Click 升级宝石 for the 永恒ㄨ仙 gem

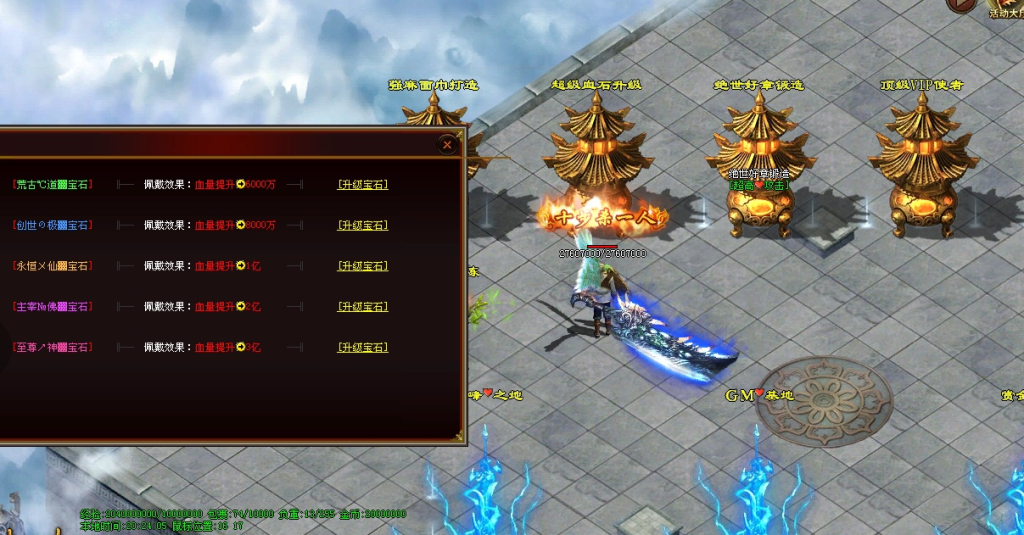(363, 266)
